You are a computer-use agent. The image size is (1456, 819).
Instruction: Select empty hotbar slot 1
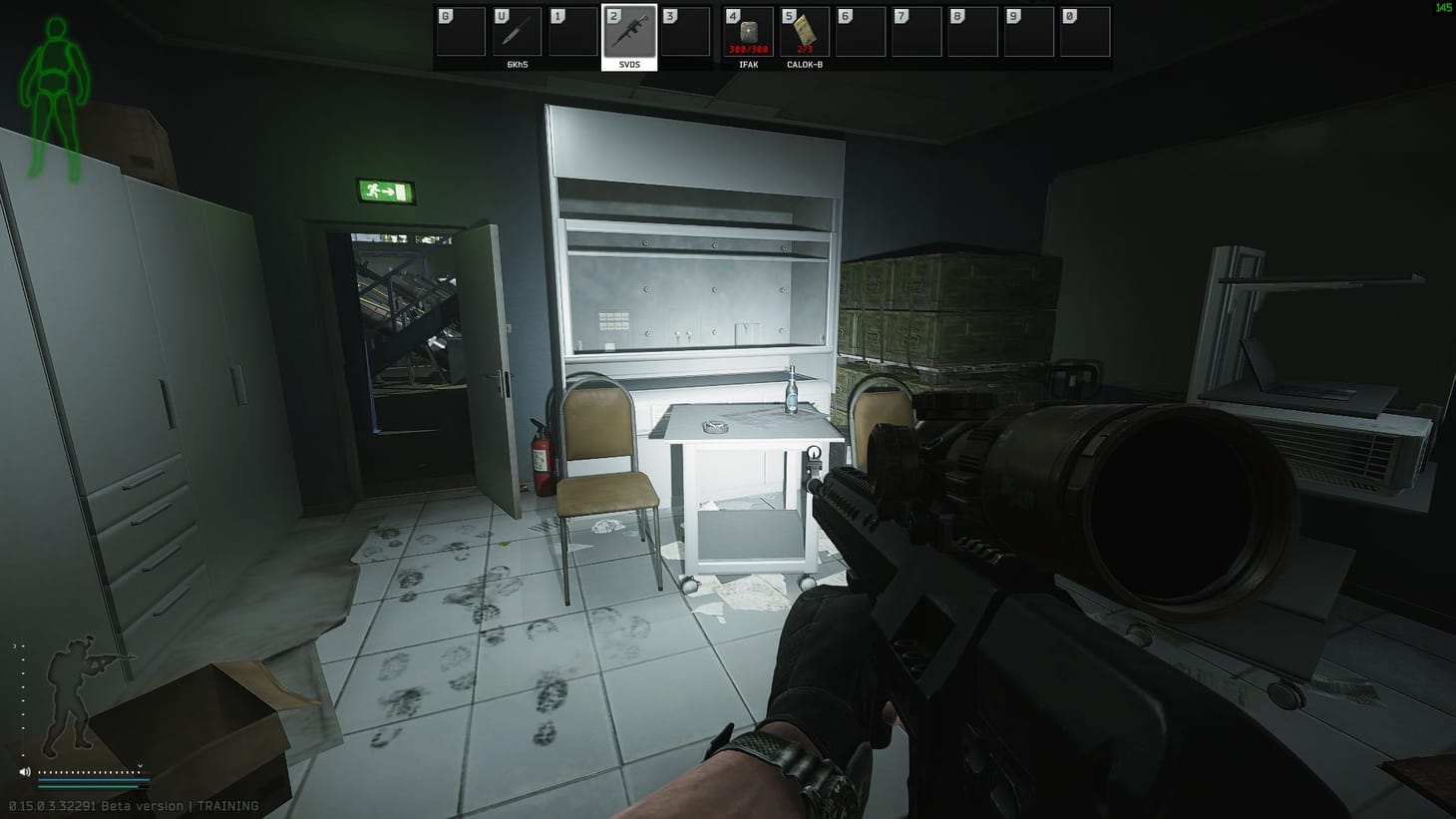pos(573,32)
